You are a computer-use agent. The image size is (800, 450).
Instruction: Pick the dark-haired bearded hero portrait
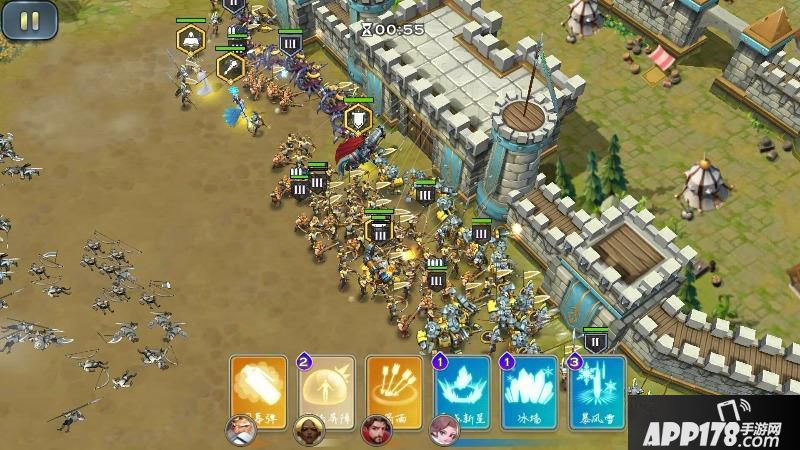pos(377,430)
